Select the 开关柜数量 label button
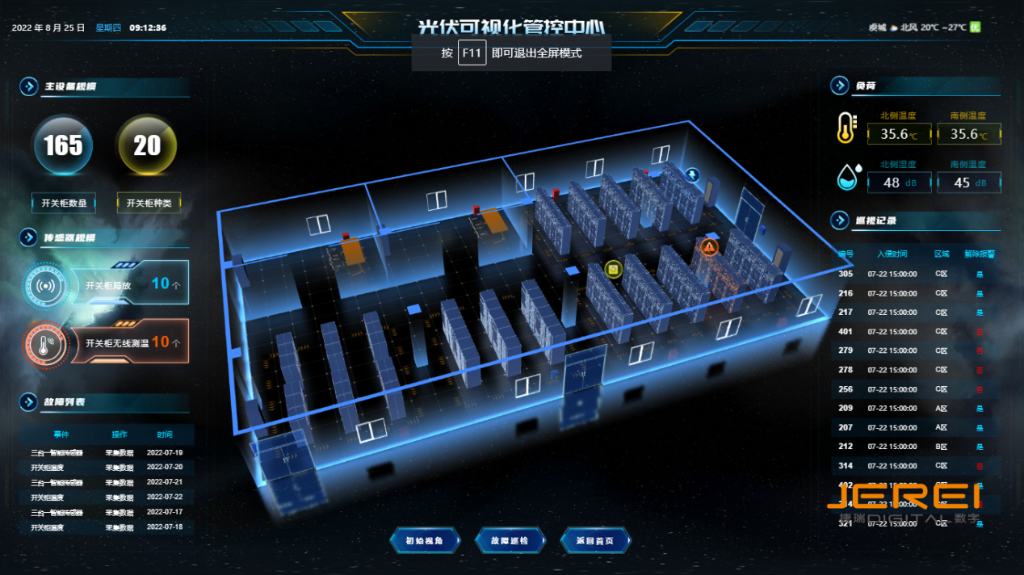1024x575 pixels. pyautogui.click(x=64, y=202)
